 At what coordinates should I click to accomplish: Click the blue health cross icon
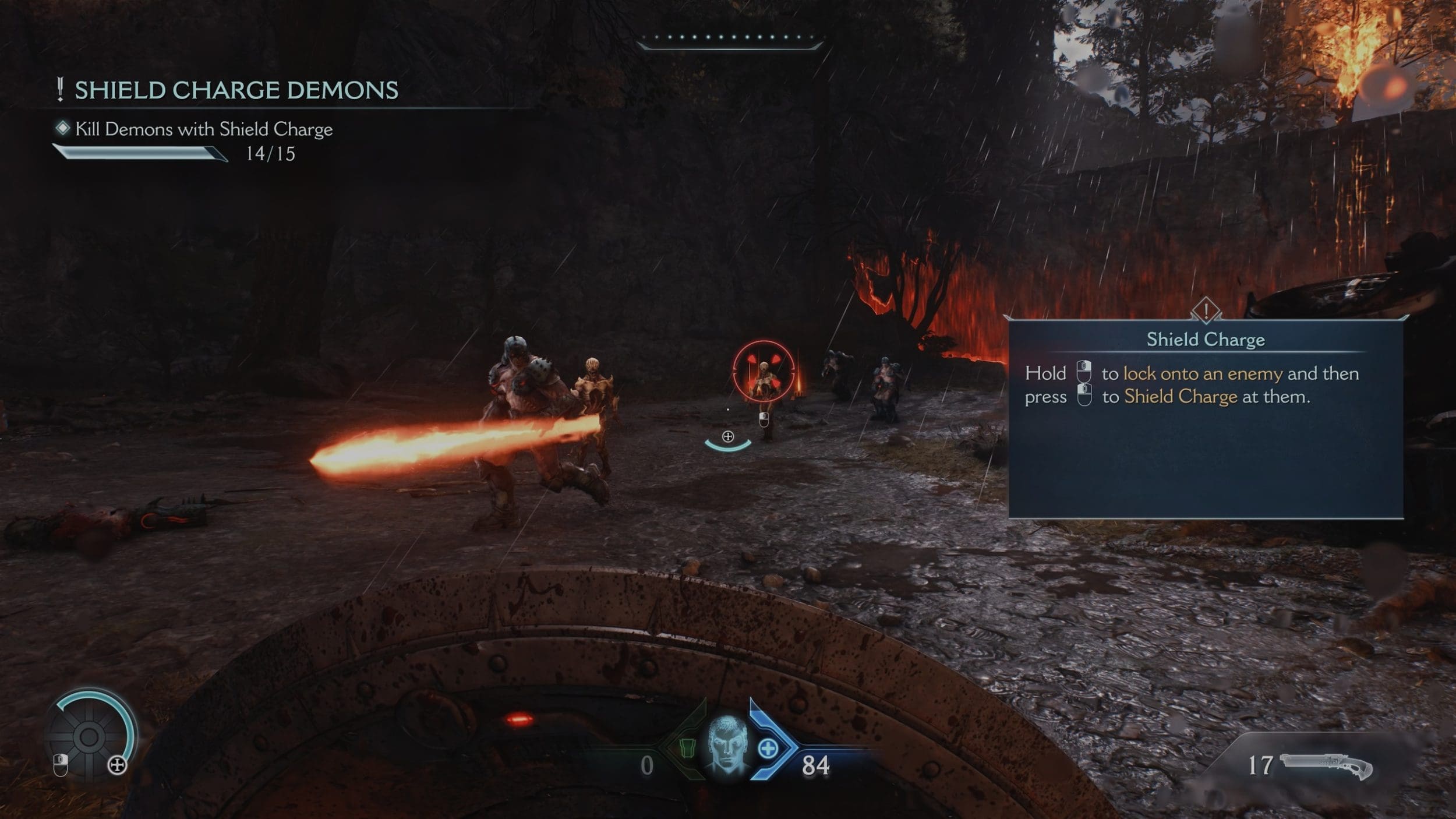pos(768,749)
